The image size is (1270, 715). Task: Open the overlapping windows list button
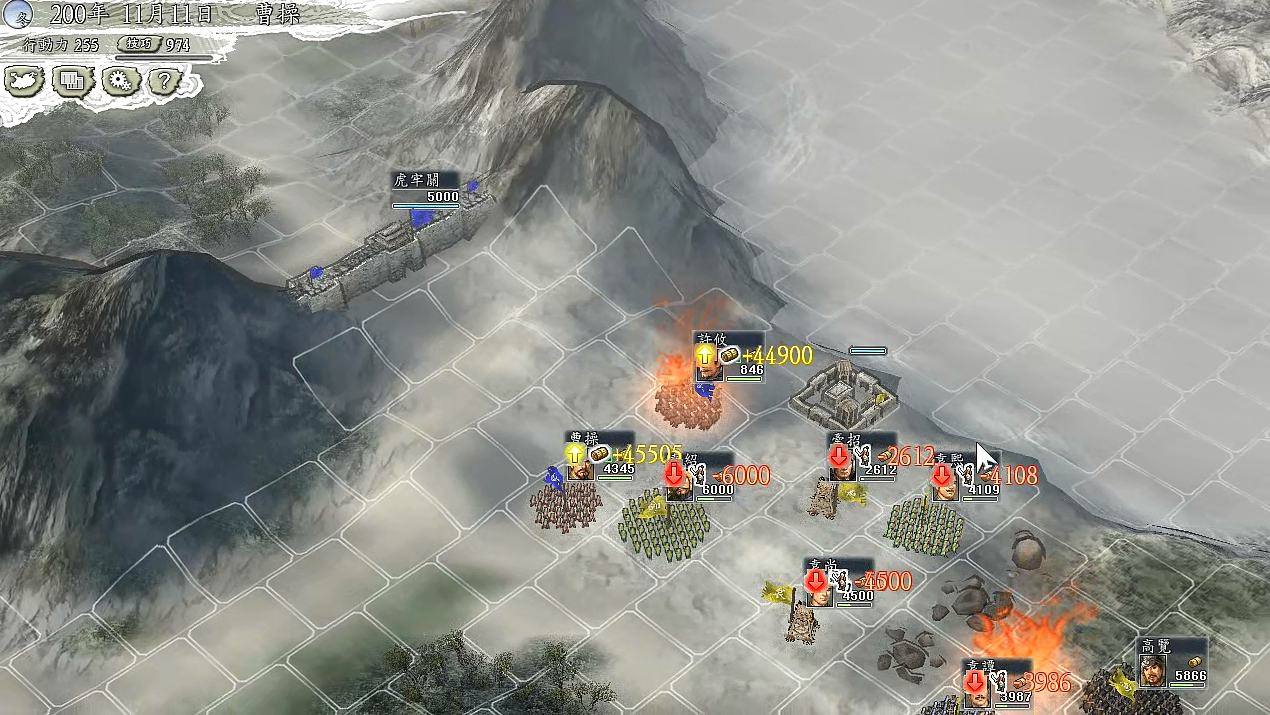[x=73, y=81]
